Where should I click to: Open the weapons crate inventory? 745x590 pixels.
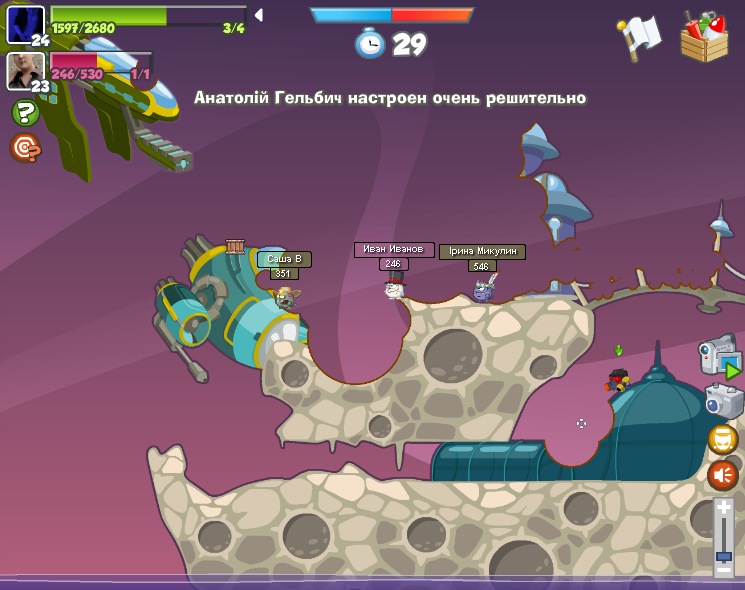pos(704,37)
